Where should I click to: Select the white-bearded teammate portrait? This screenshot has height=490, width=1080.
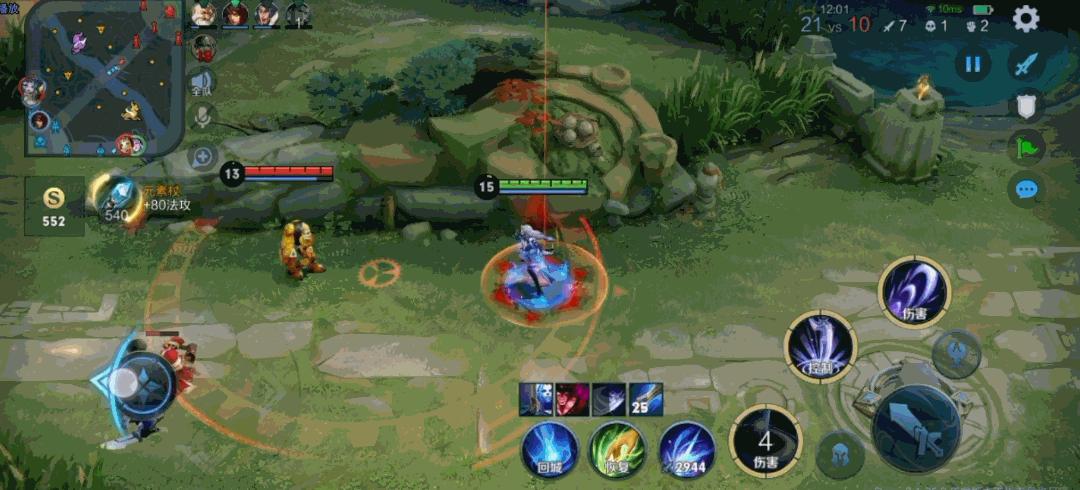[x=204, y=14]
